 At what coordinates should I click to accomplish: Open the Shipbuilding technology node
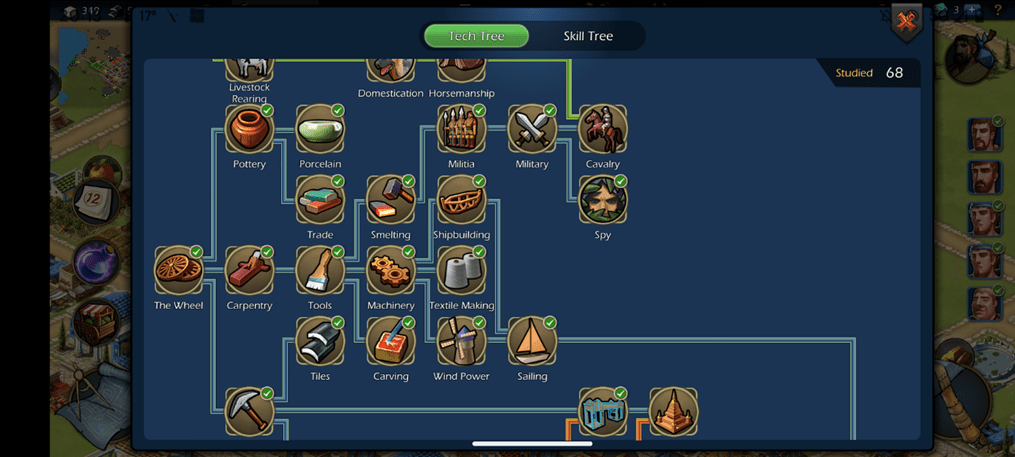point(461,201)
